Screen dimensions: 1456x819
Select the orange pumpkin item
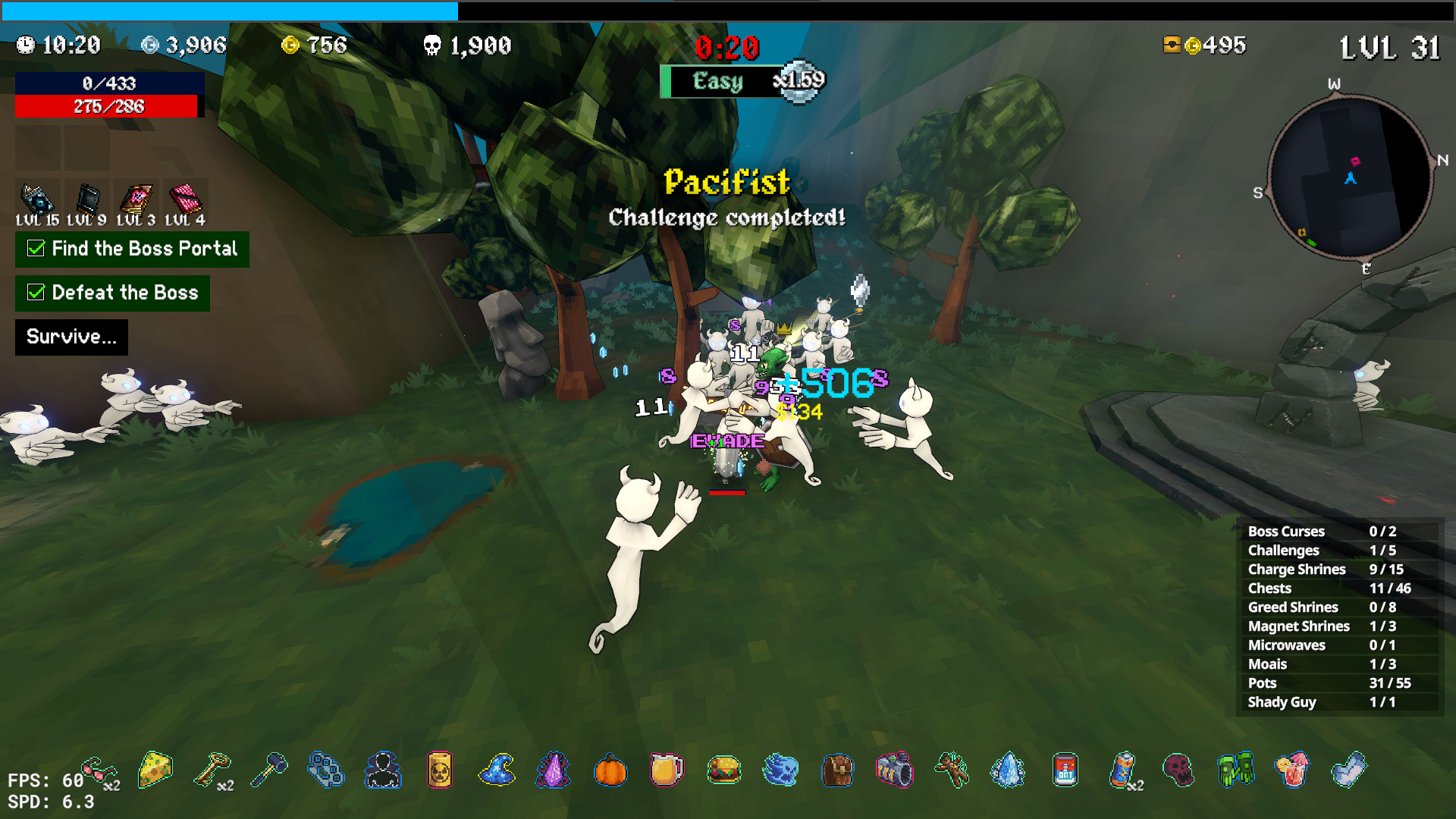(610, 770)
